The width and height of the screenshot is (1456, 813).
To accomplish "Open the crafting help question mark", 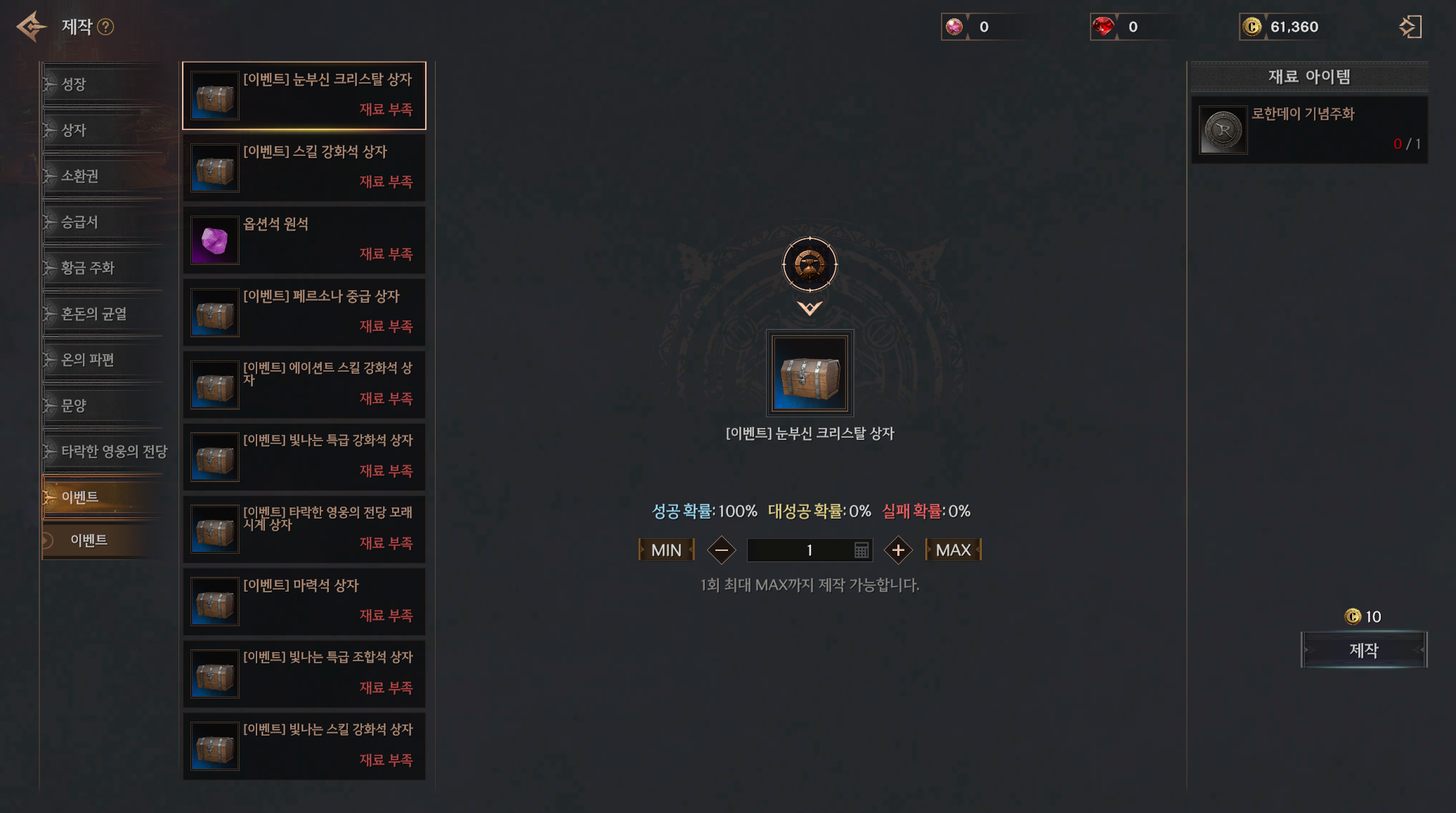I will [105, 27].
